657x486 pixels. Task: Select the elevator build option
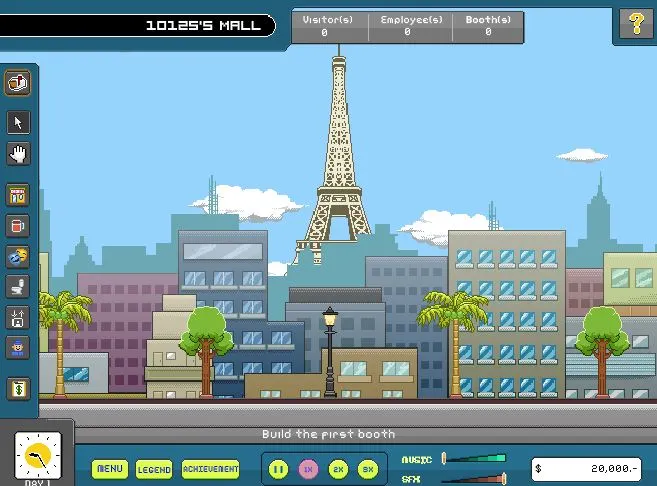pyautogui.click(x=18, y=319)
